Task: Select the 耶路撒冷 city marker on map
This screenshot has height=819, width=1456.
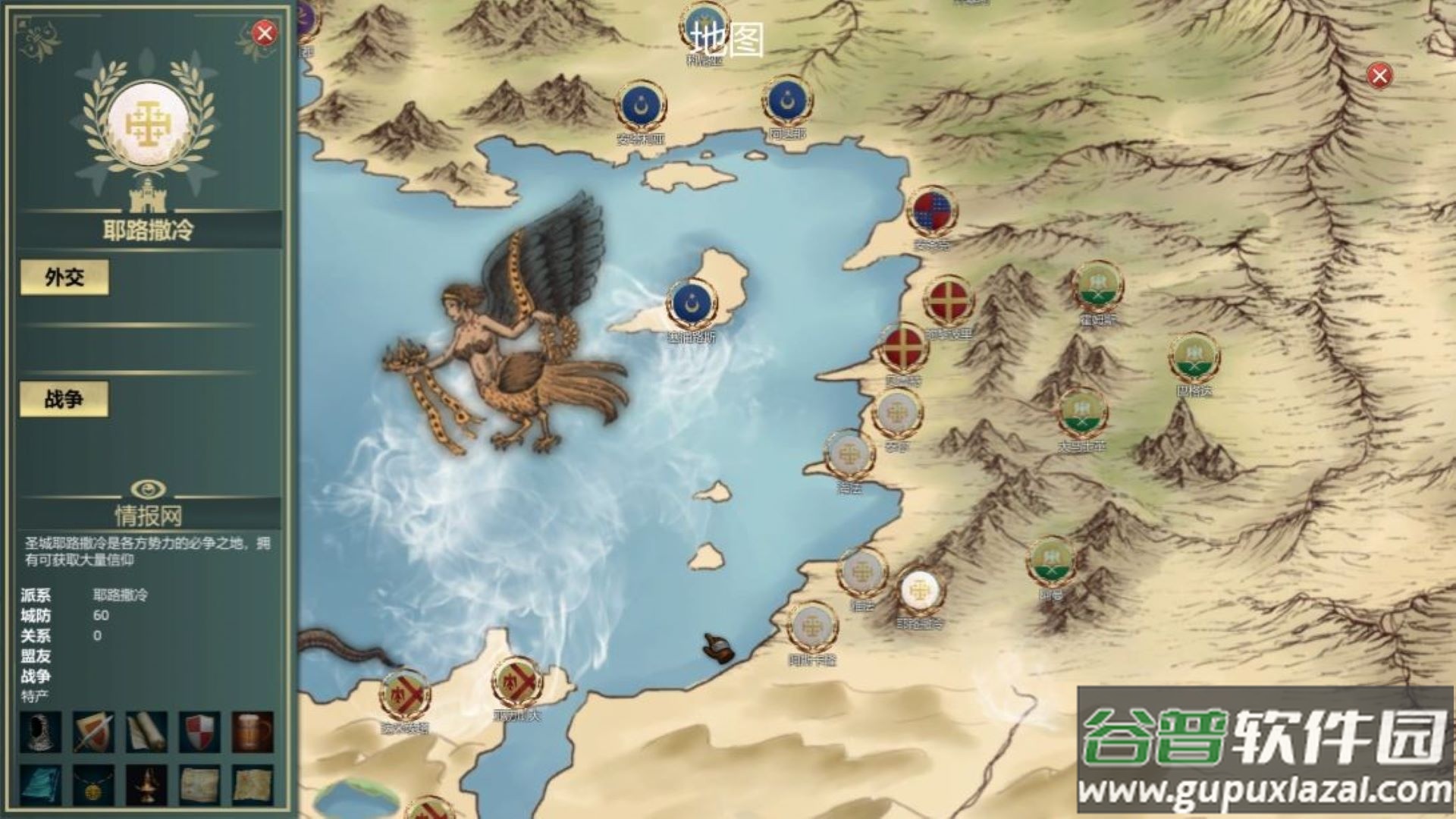Action: click(x=919, y=591)
